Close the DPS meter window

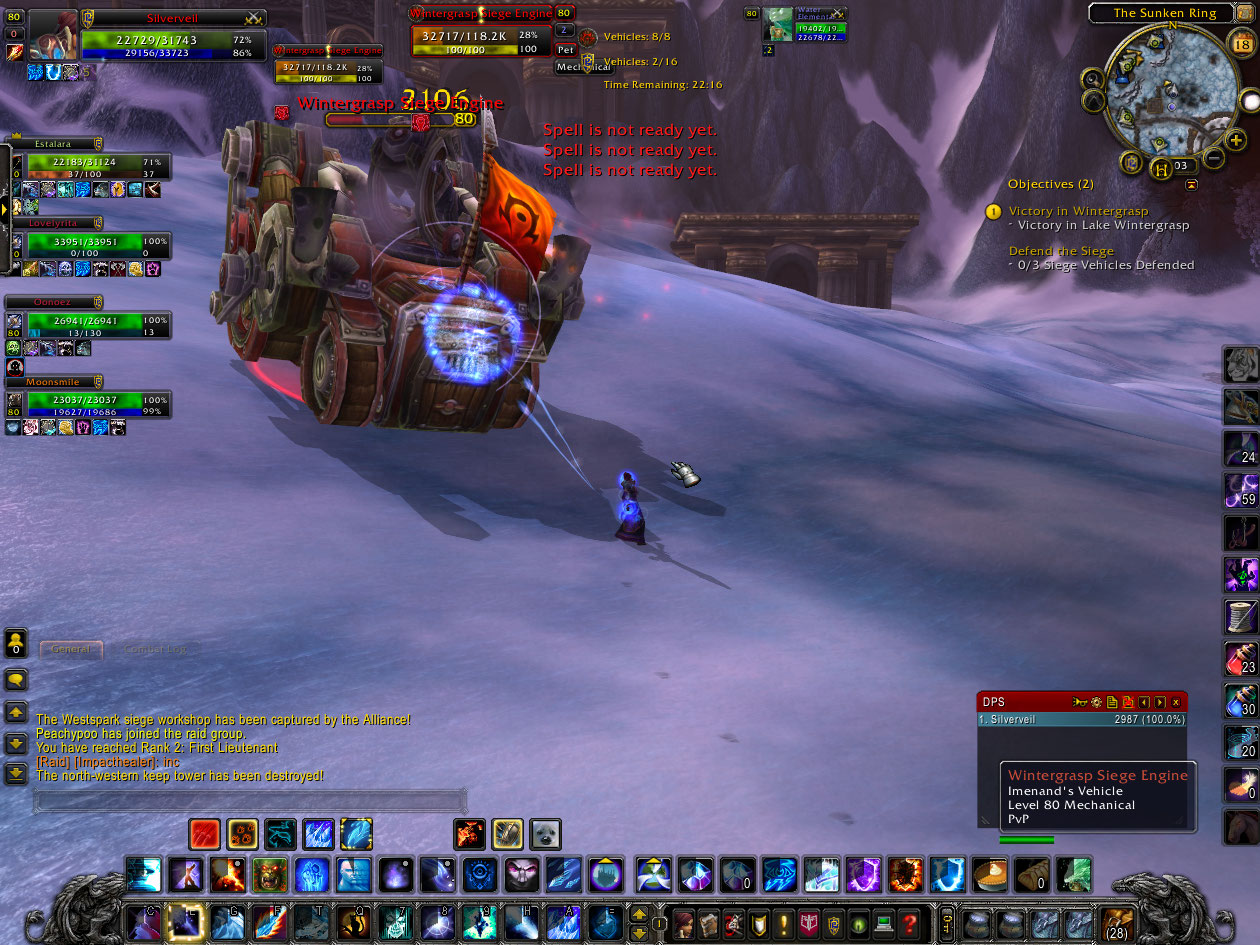(1176, 702)
